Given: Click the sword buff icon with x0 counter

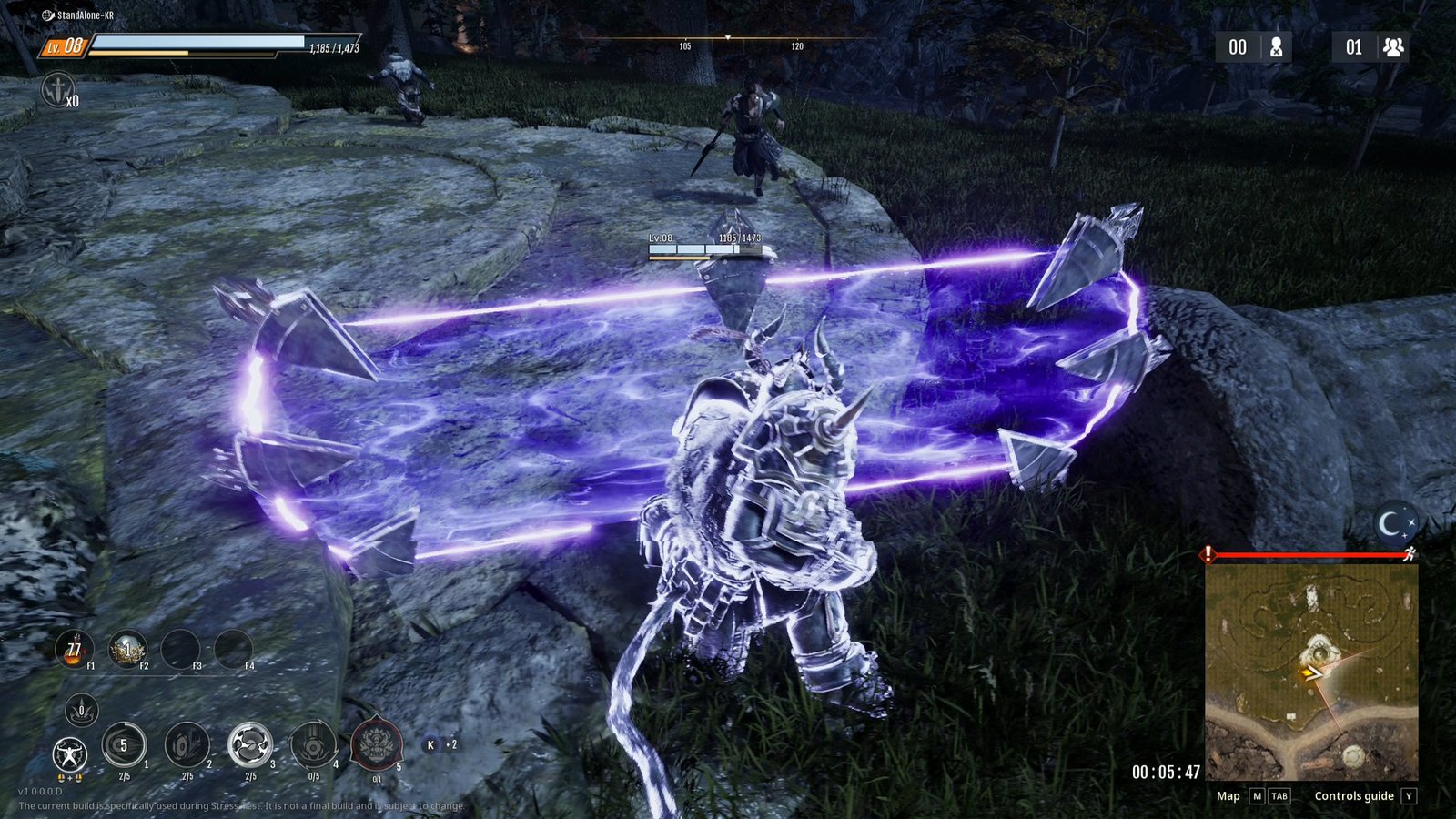Looking at the screenshot, I should point(57,90).
